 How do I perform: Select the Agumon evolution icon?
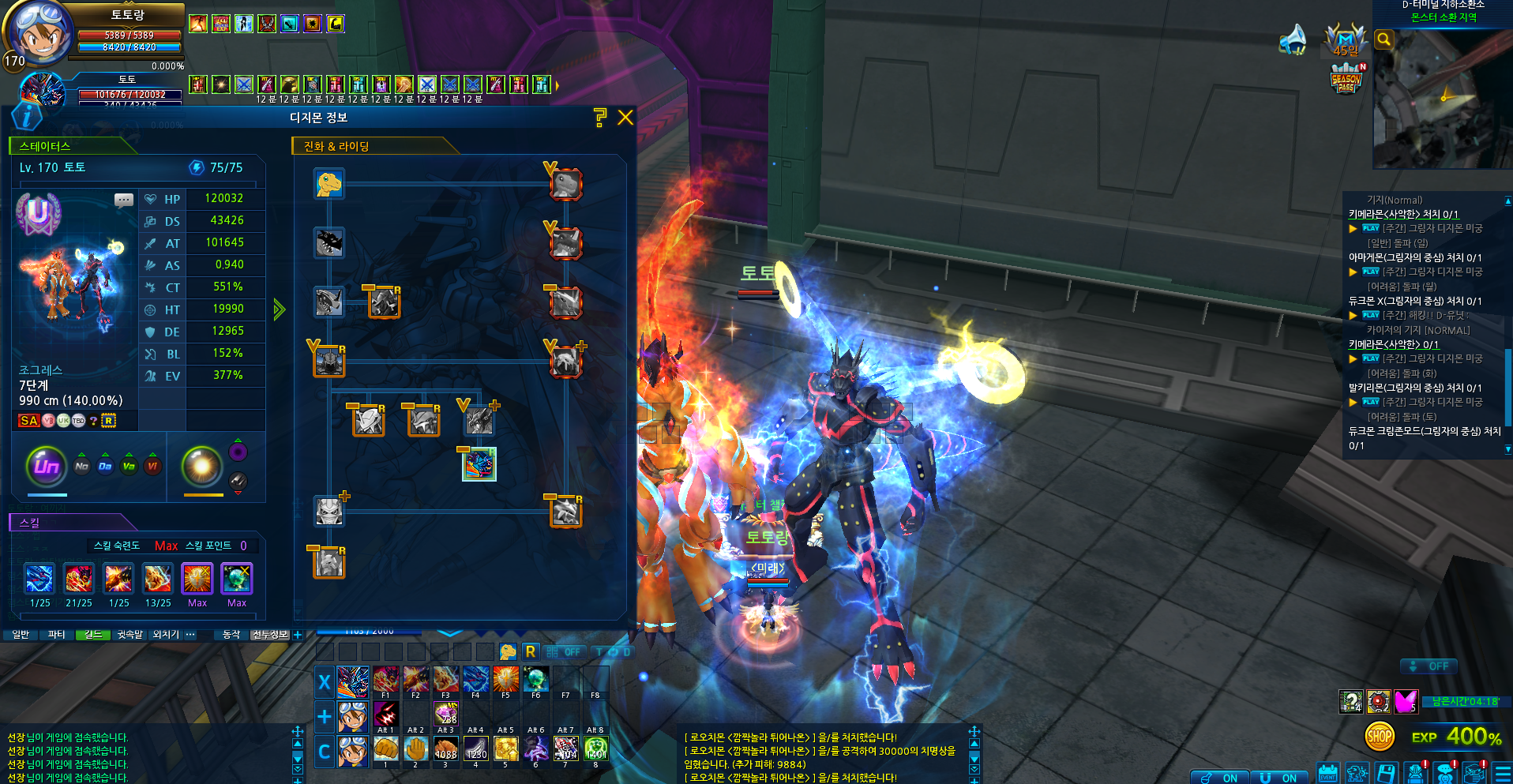(x=329, y=184)
